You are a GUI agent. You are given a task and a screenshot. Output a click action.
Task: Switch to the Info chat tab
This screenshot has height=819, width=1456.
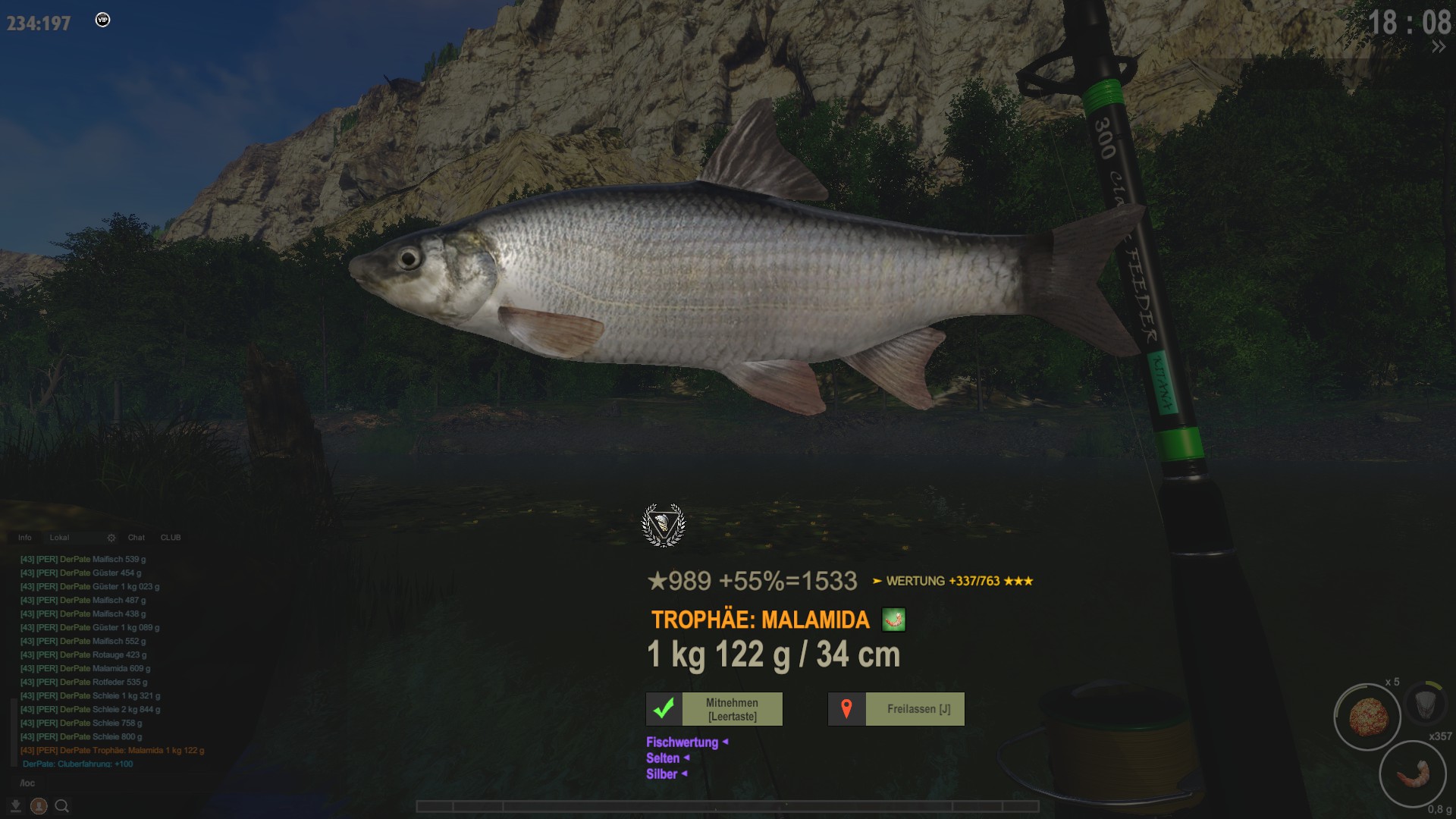(x=25, y=538)
